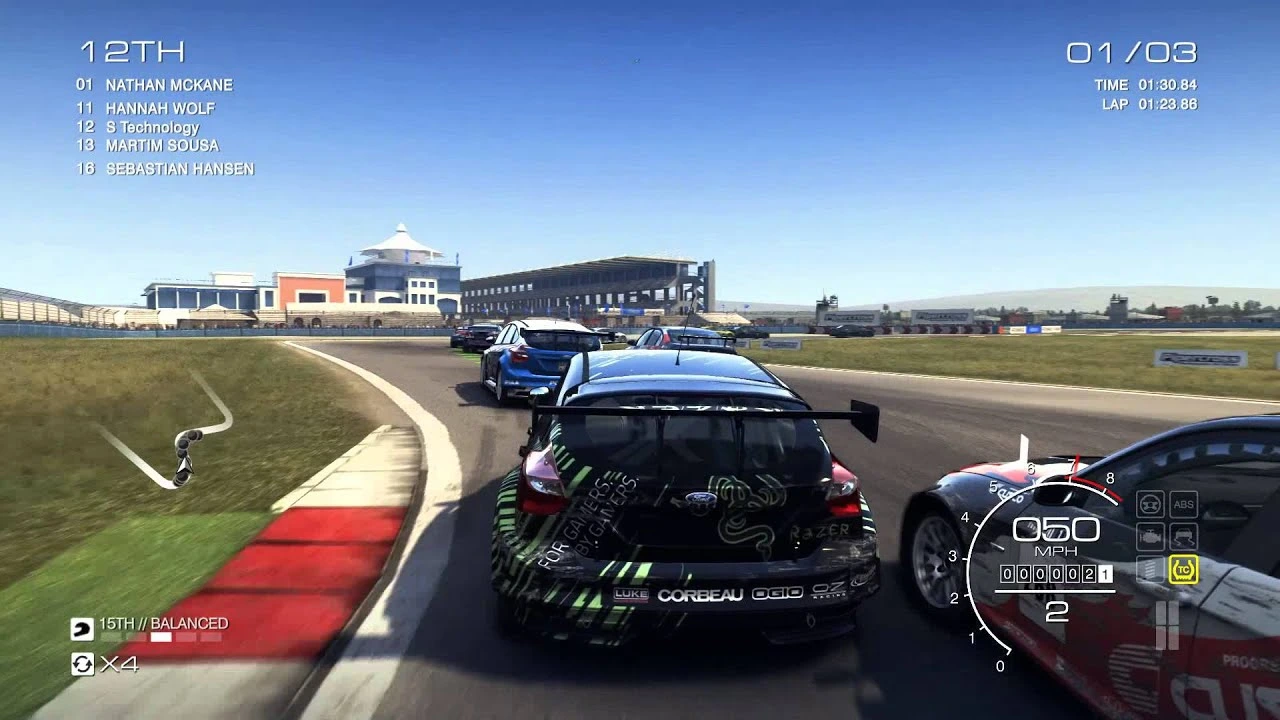1280x720 pixels.
Task: Click the teammate aggression meter bar
Action: point(160,637)
